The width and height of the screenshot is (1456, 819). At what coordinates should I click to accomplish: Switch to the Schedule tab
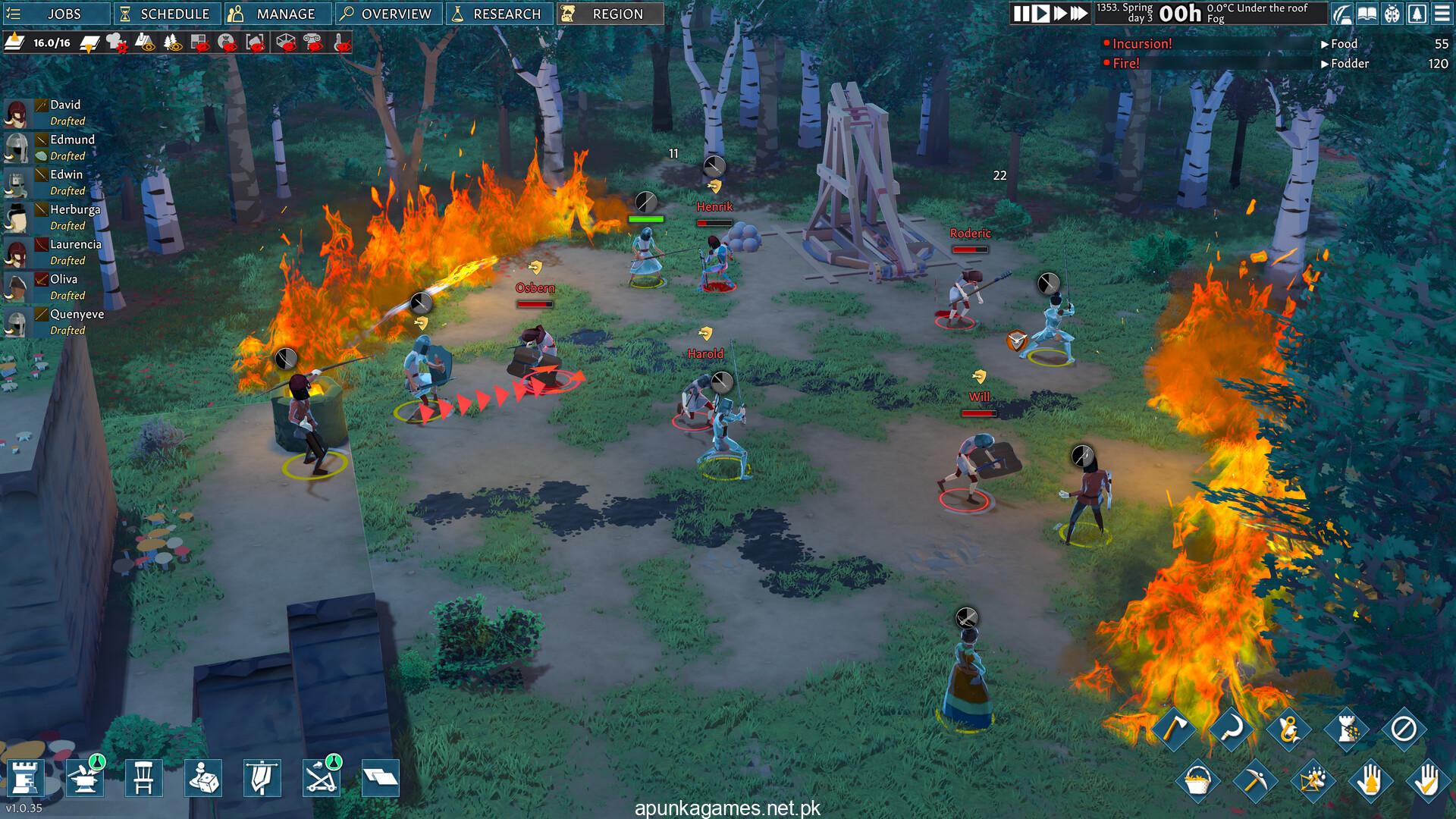(x=165, y=14)
